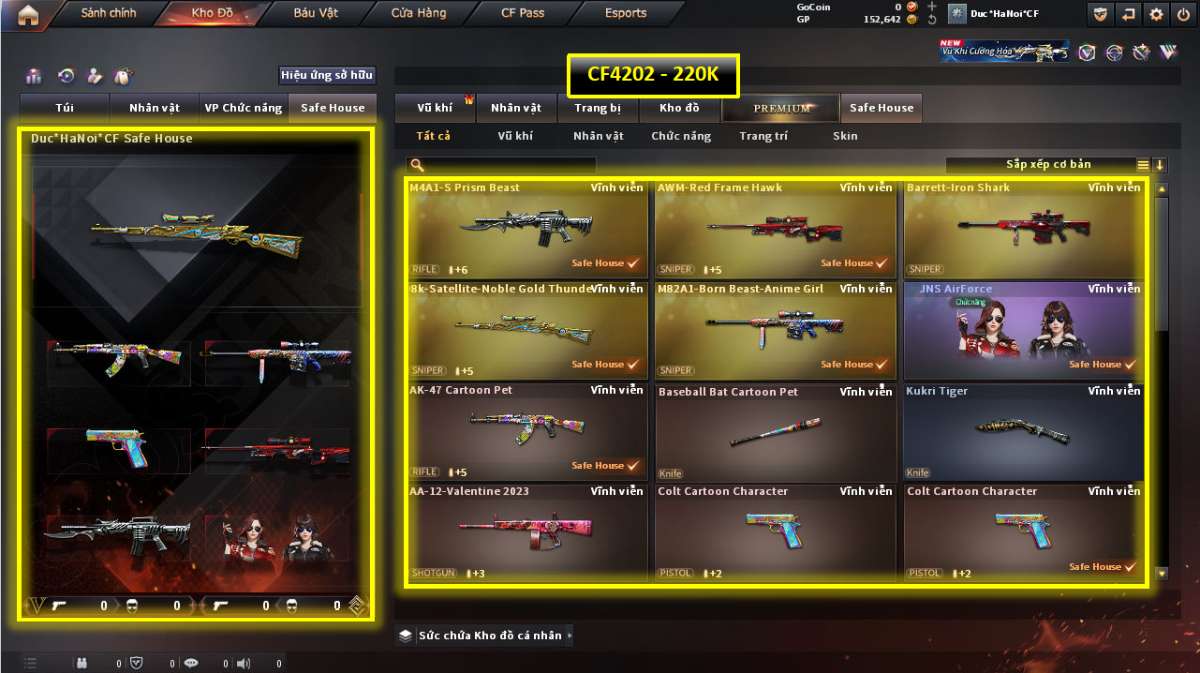Choose the Barrett-Iron Shark sniper
This screenshot has height=673, width=1200.
click(x=1023, y=228)
